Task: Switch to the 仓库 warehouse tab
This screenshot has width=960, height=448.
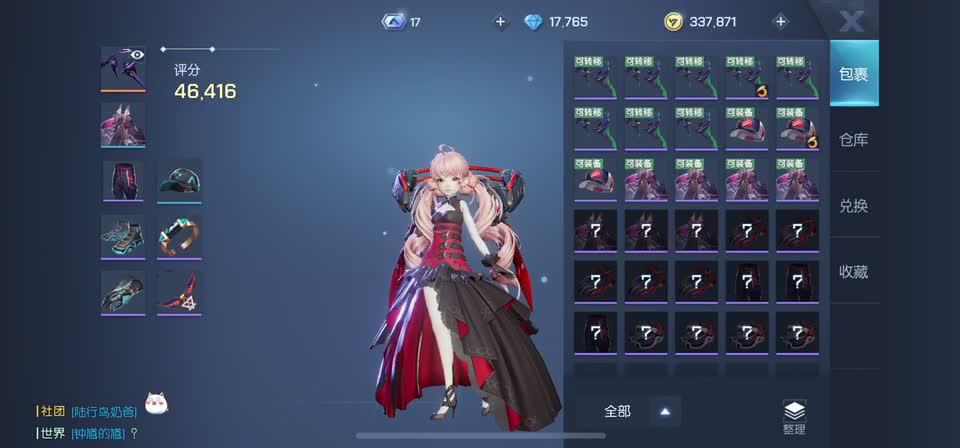Action: pos(853,140)
